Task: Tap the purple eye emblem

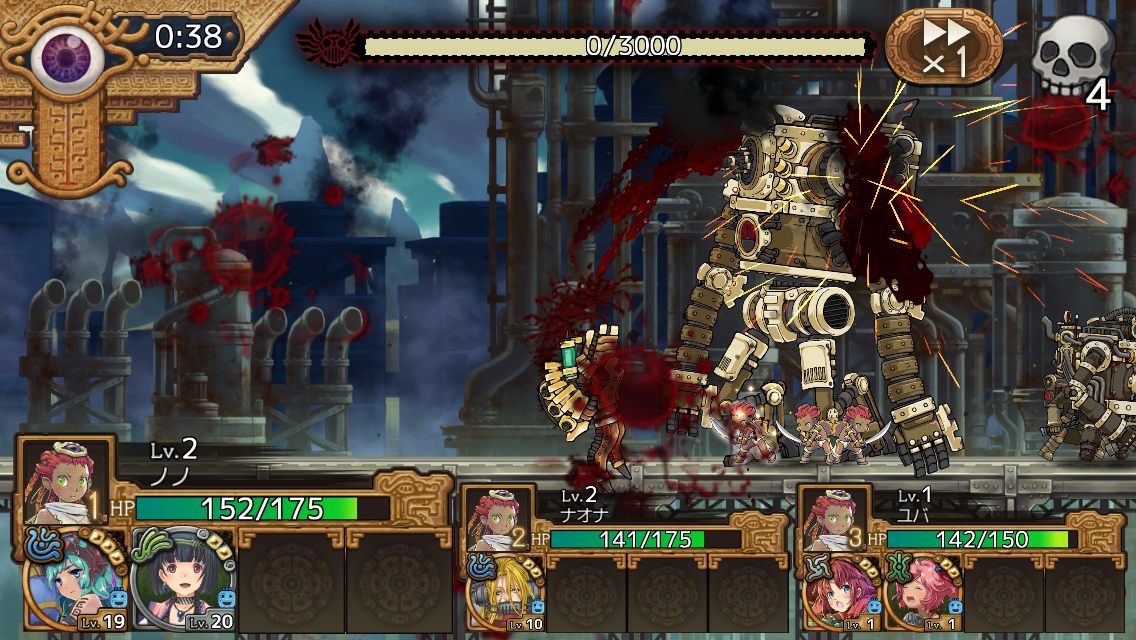Action: (66, 54)
